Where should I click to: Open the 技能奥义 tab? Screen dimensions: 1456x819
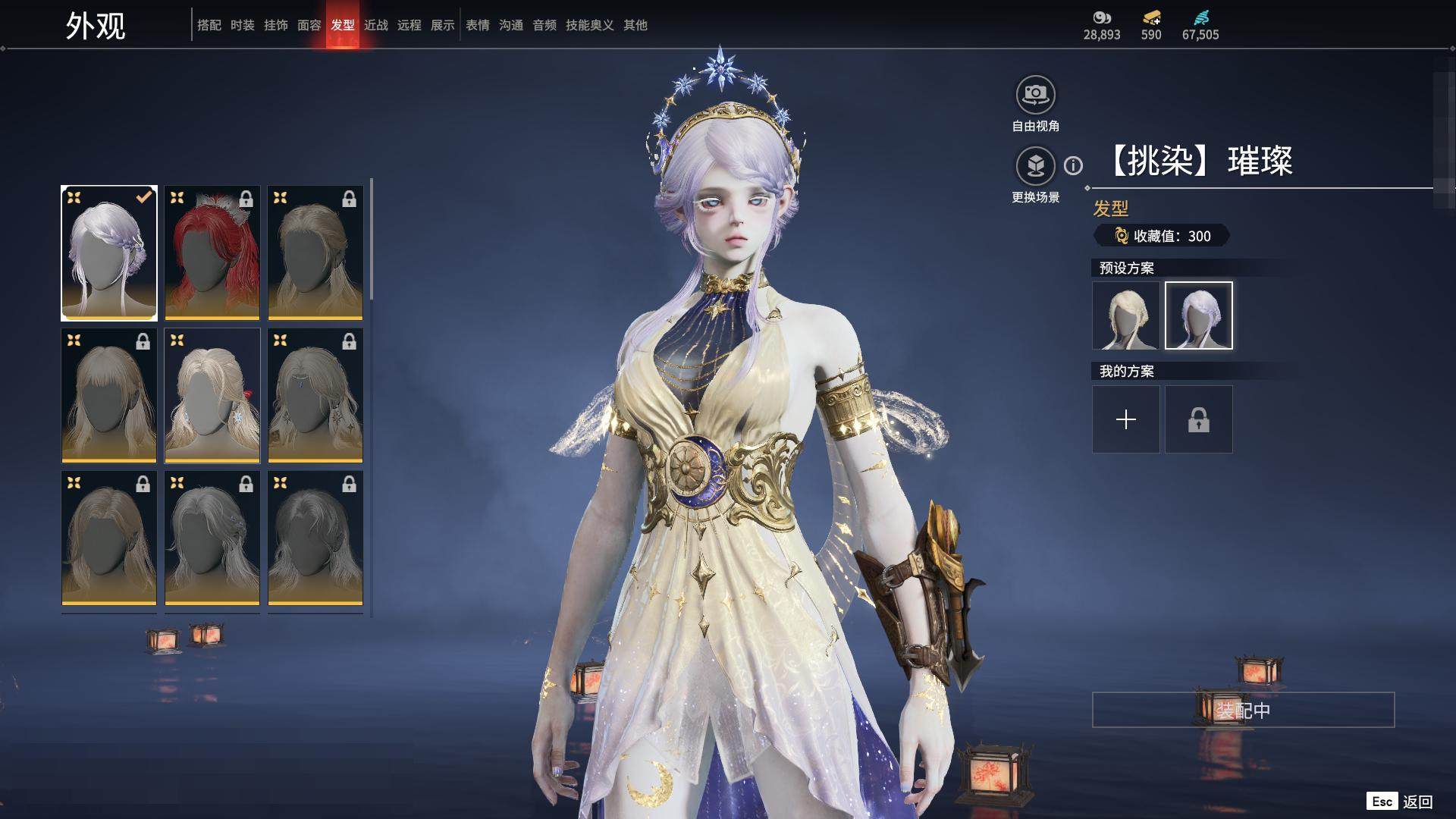(x=589, y=25)
